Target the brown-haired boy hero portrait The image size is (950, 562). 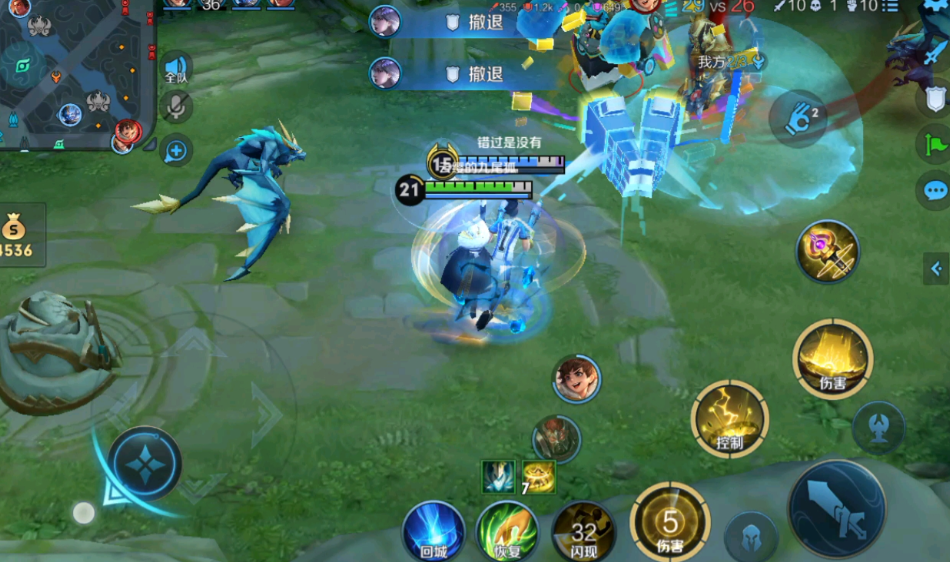pyautogui.click(x=577, y=379)
